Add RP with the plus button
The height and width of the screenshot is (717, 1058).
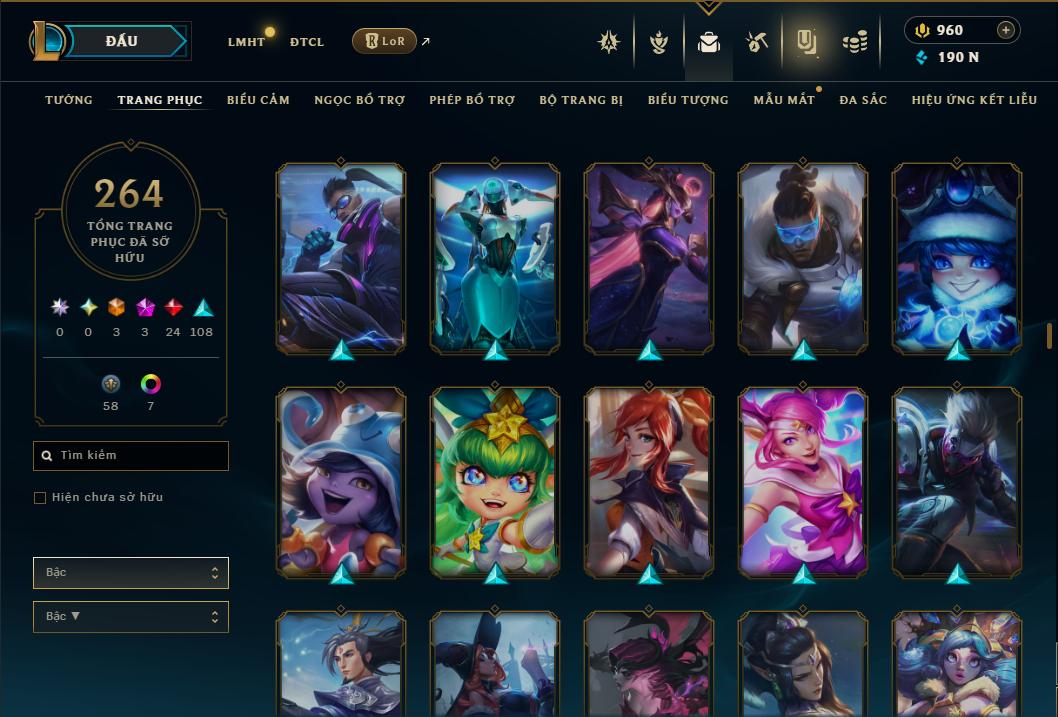(1006, 30)
